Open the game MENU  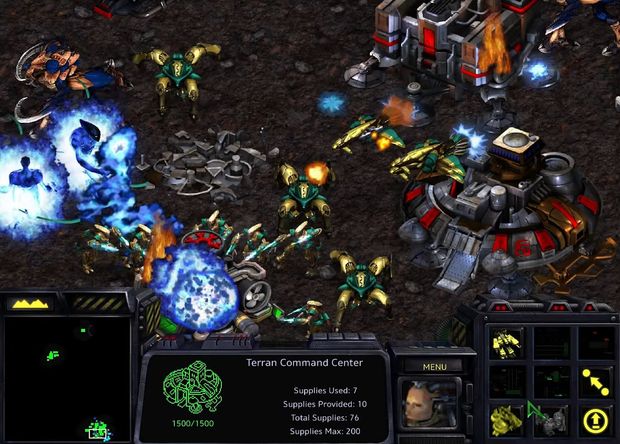[x=434, y=366]
